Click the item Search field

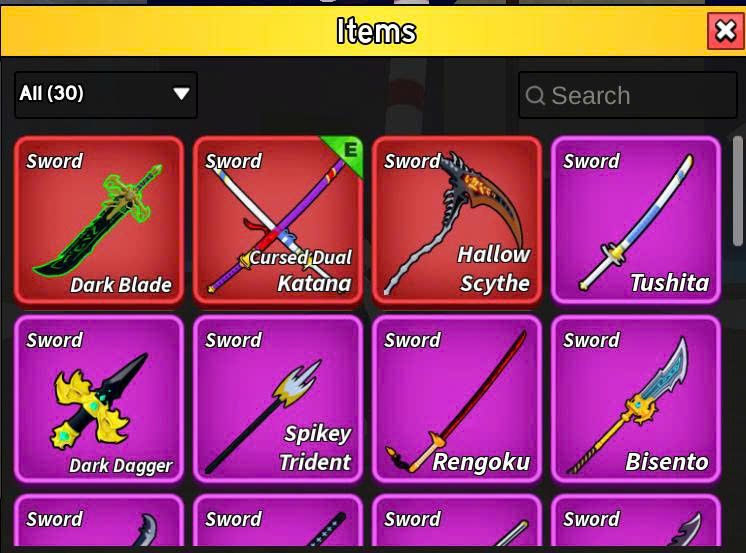tap(626, 96)
